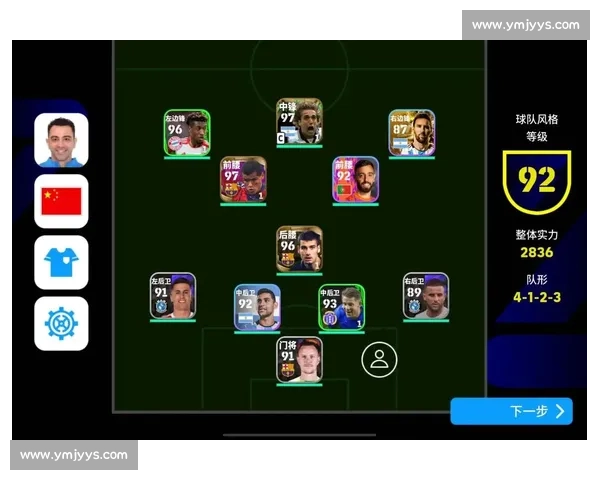Pick the 中后卫 centre back card rated 93
The image size is (600, 480).
(342, 307)
